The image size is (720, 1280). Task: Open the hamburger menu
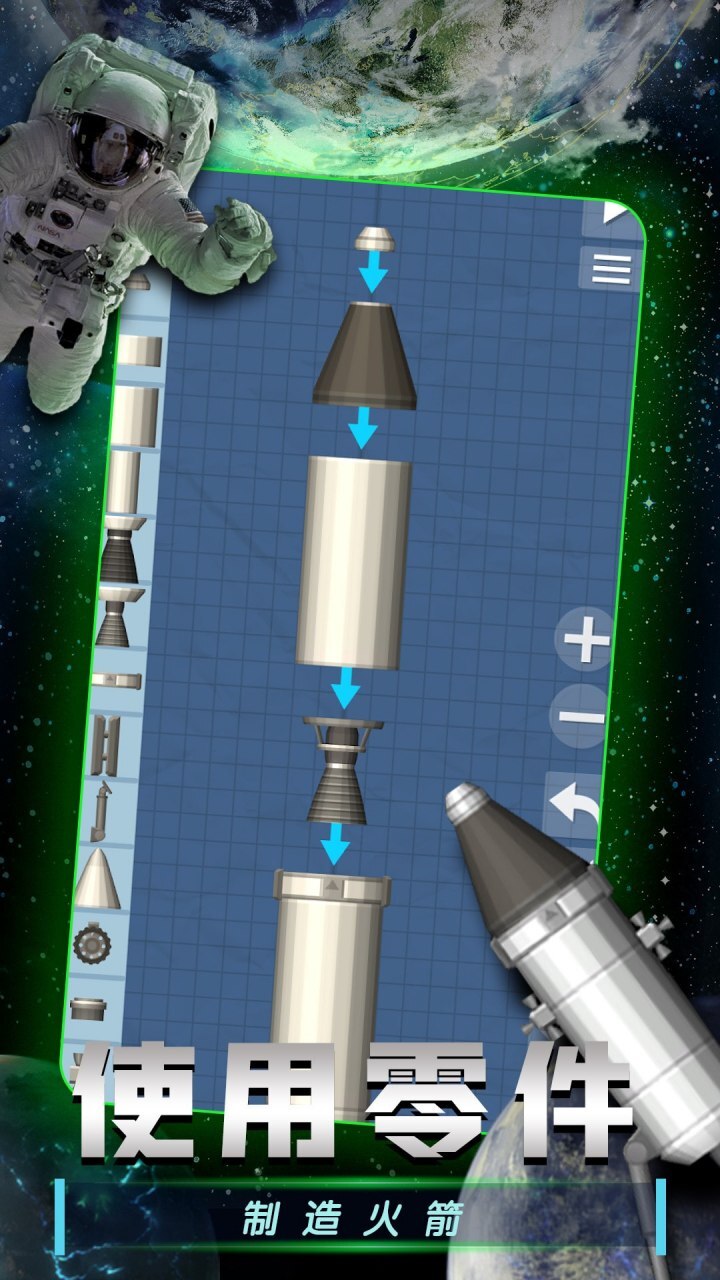pyautogui.click(x=610, y=268)
